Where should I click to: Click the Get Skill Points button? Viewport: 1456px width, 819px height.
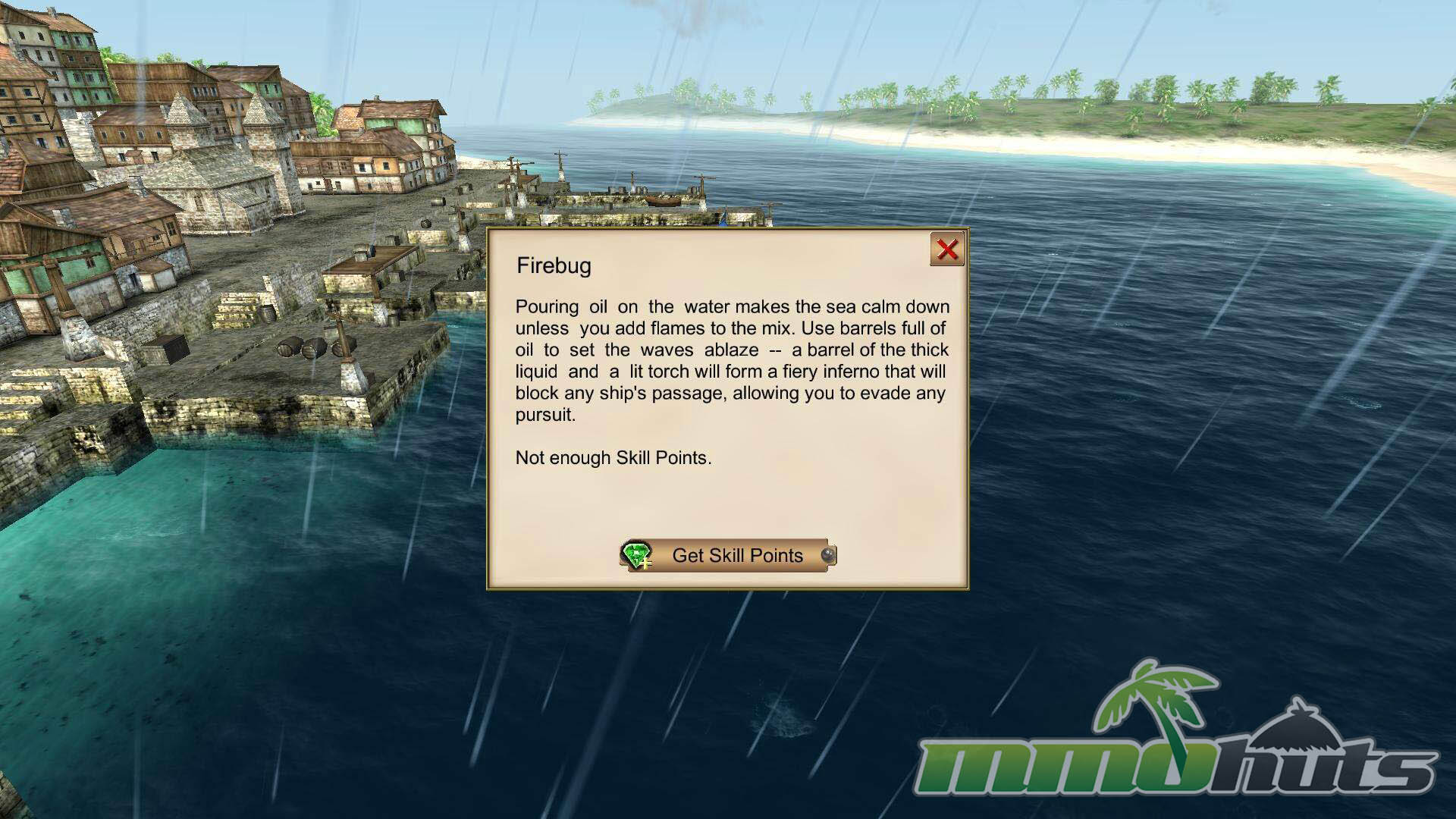point(729,556)
